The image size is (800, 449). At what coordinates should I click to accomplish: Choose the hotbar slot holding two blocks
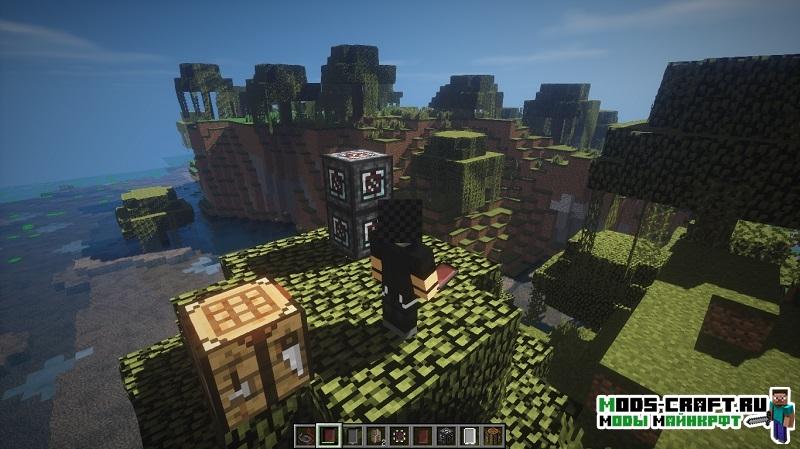point(376,436)
